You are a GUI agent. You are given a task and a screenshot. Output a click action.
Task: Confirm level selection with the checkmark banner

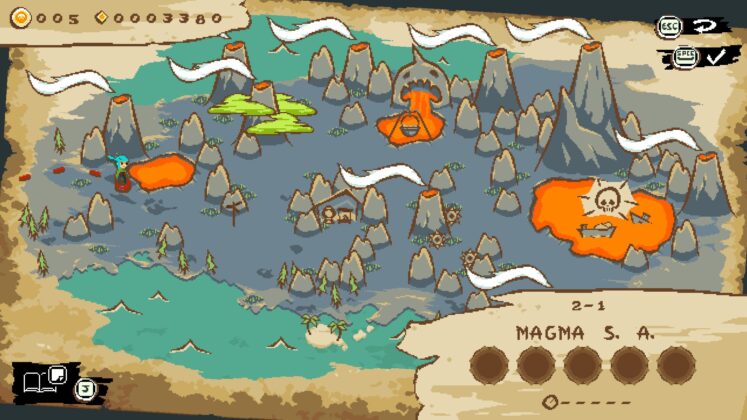pyautogui.click(x=713, y=56)
